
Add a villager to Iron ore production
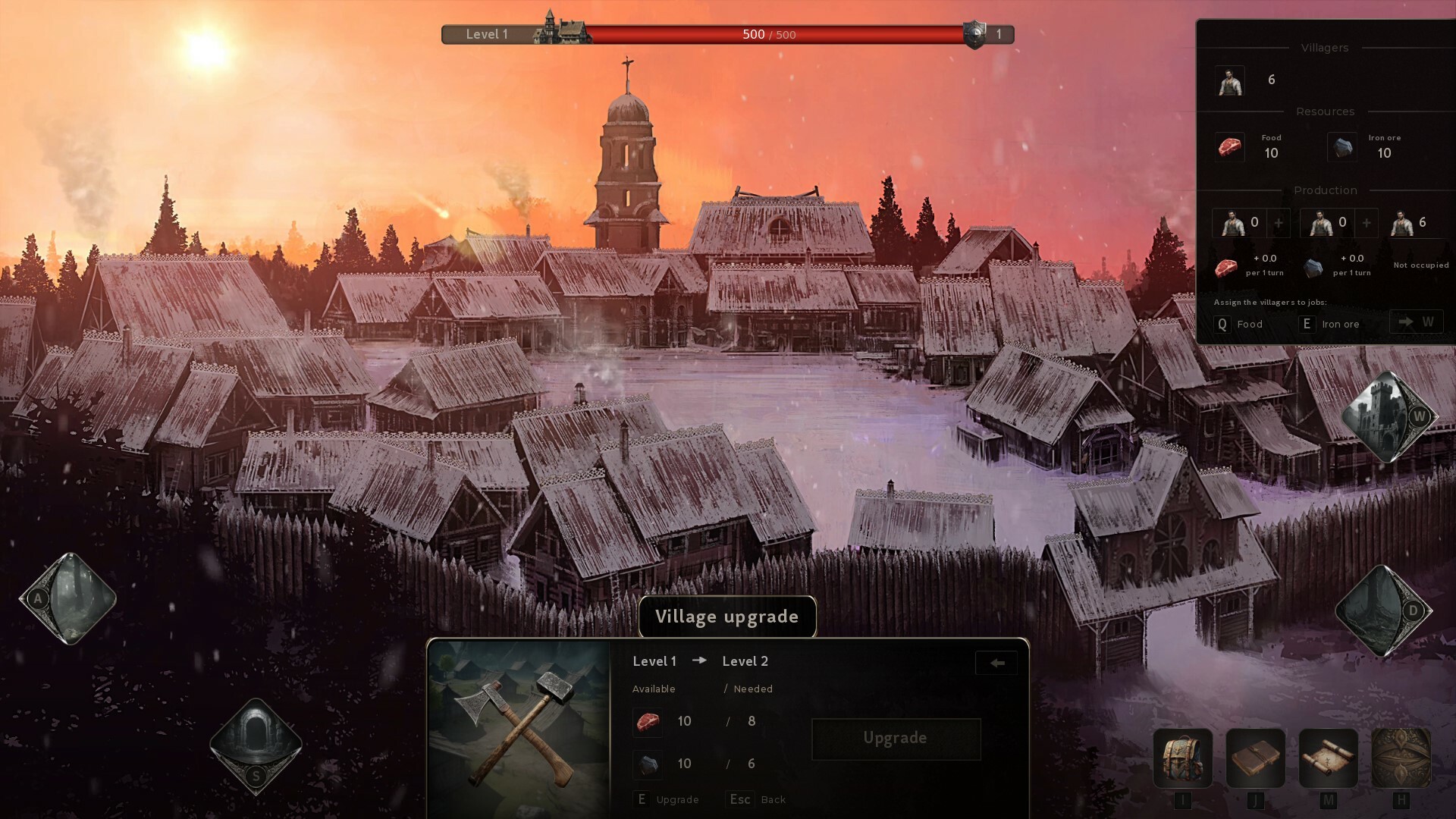[1367, 223]
